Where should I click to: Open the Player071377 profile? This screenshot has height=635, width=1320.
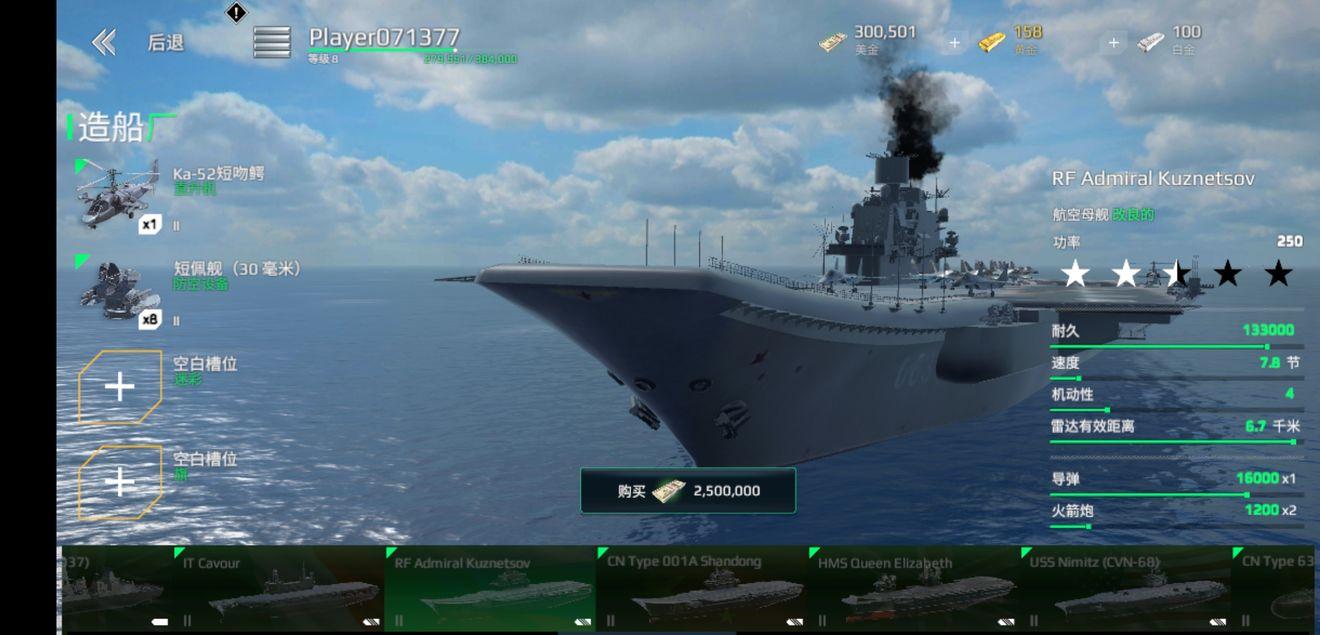[384, 39]
